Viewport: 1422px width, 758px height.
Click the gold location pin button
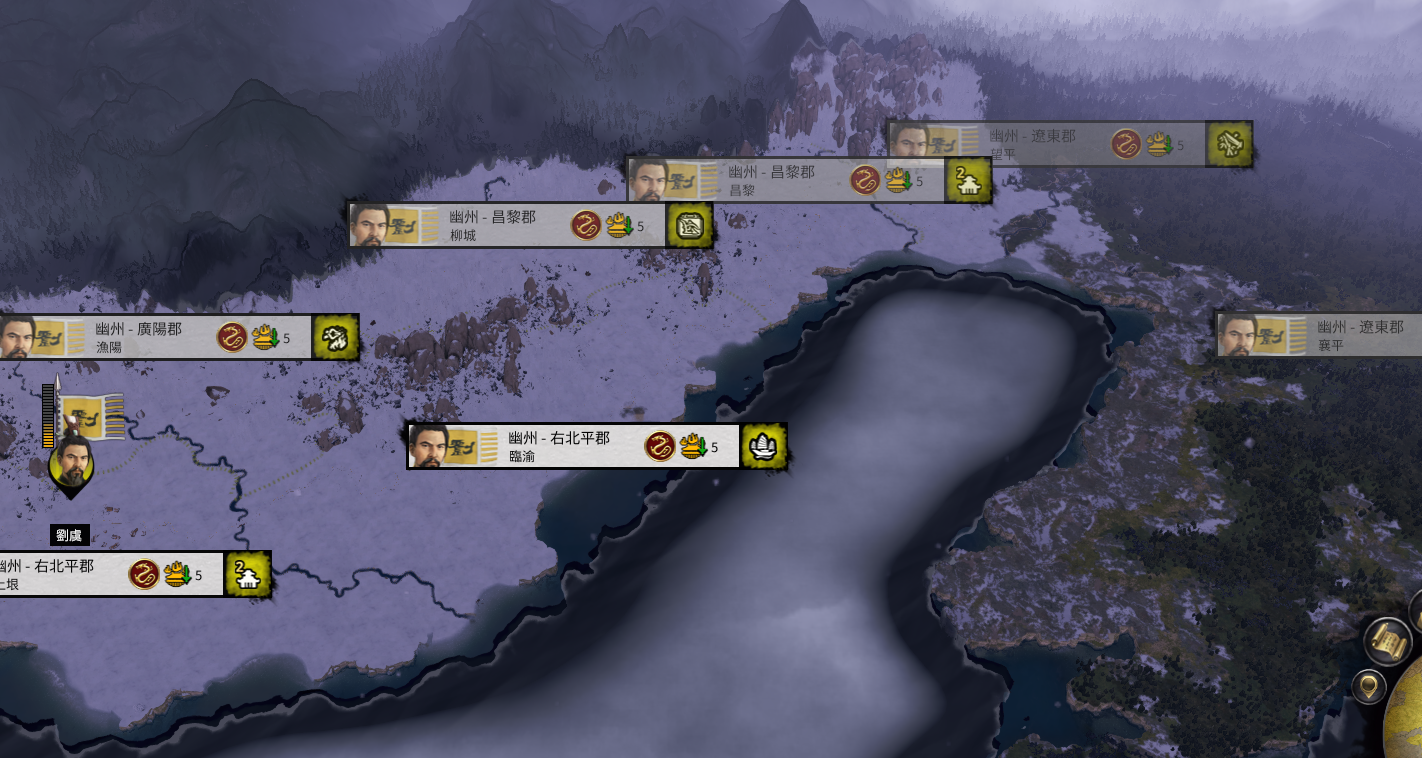tap(1368, 687)
